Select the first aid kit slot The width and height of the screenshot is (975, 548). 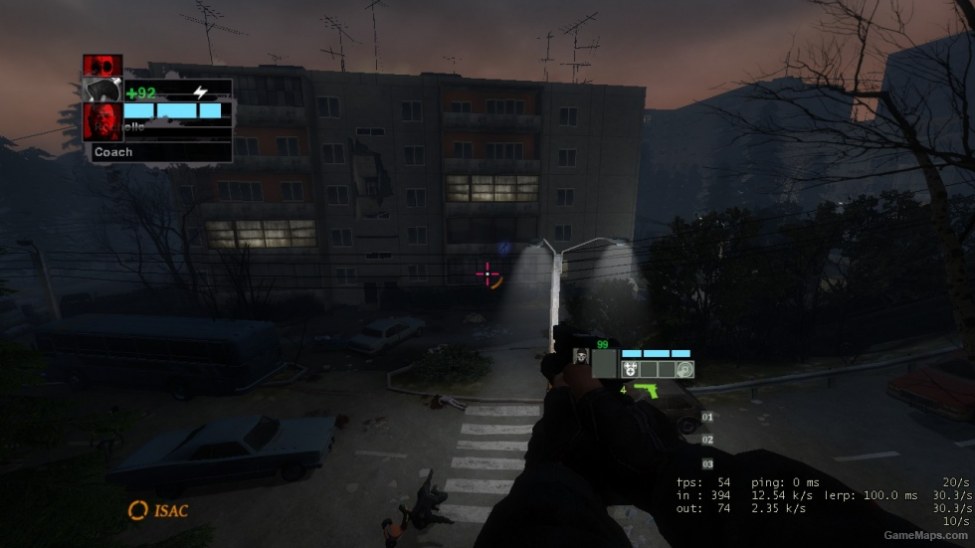coord(631,369)
